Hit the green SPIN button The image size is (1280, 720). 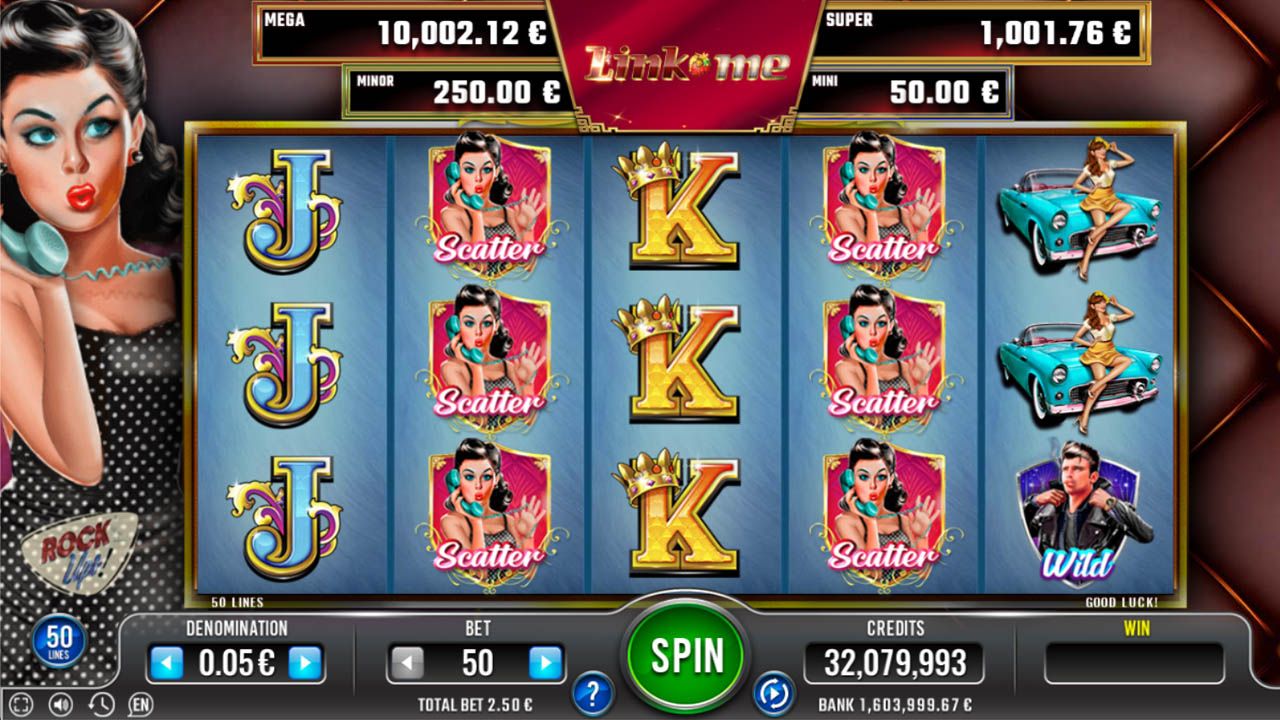(688, 655)
